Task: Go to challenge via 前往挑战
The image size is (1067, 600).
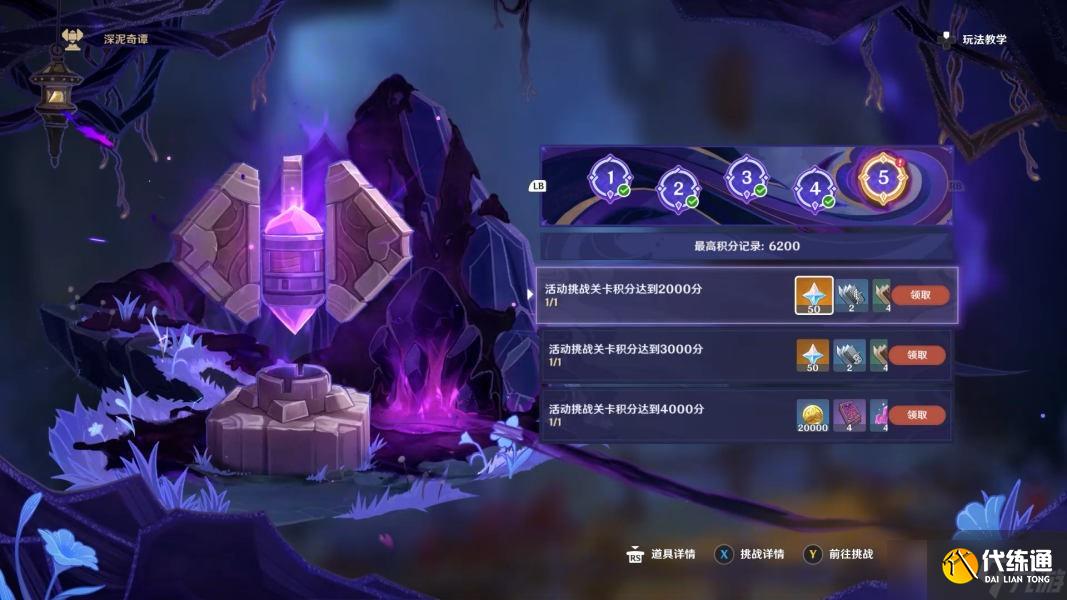Action: tap(840, 554)
